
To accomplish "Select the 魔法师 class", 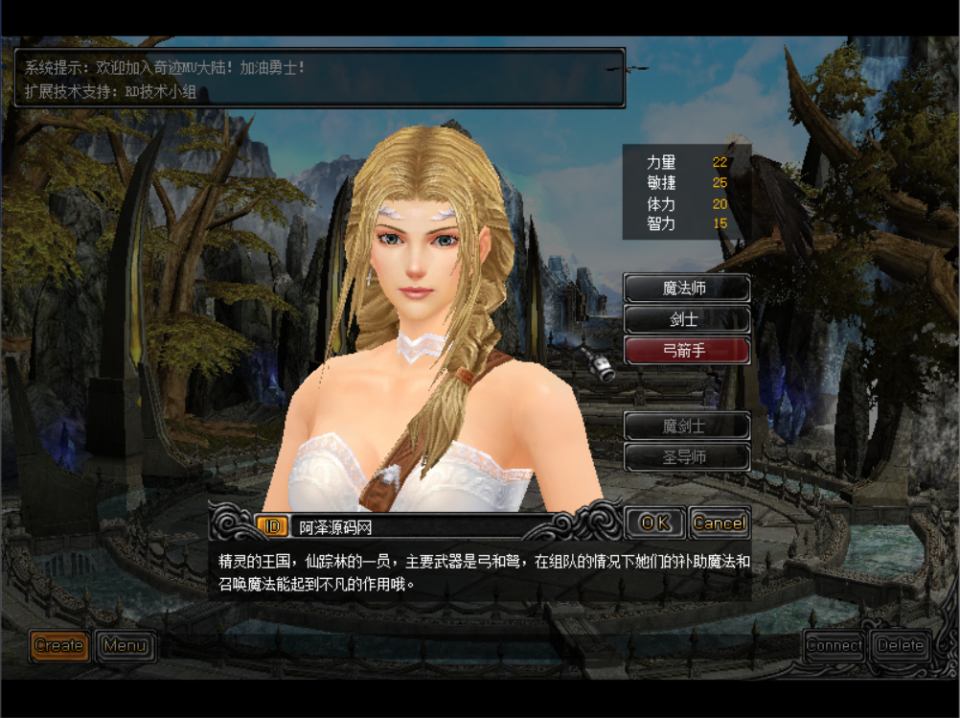I will click(x=686, y=288).
